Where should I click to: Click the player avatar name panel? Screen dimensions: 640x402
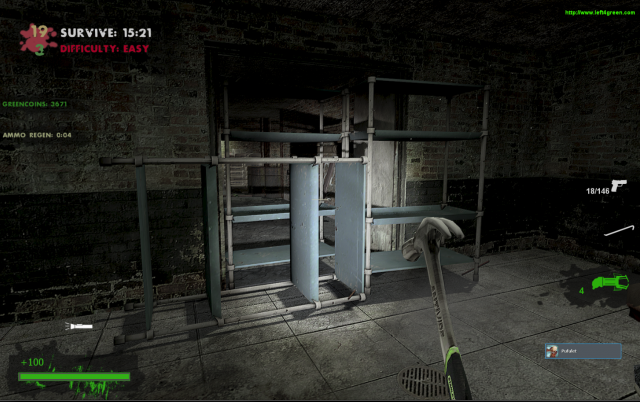click(x=582, y=351)
